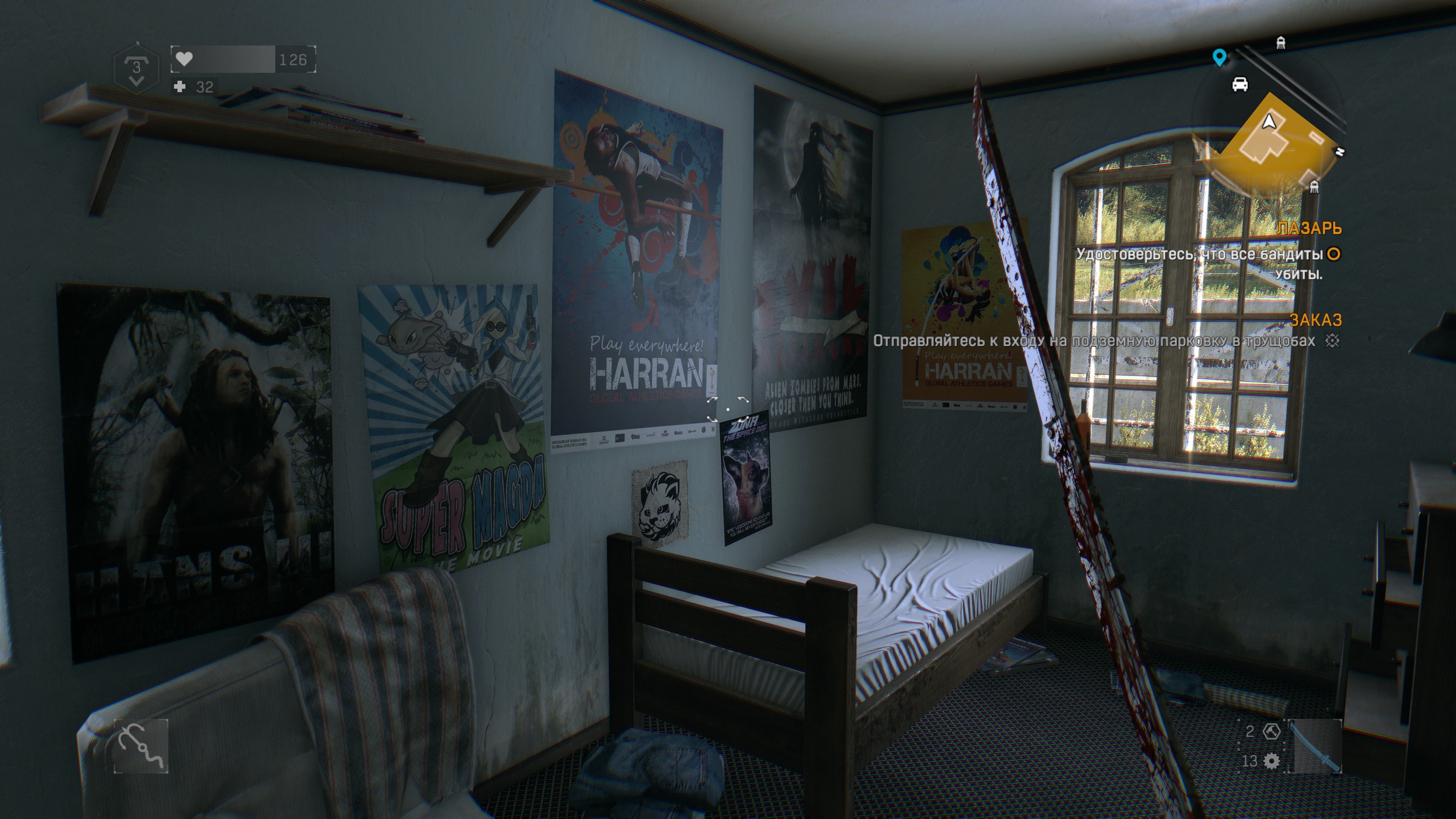Click the orange circle objective marker
The image size is (1456, 819).
coord(1334,254)
